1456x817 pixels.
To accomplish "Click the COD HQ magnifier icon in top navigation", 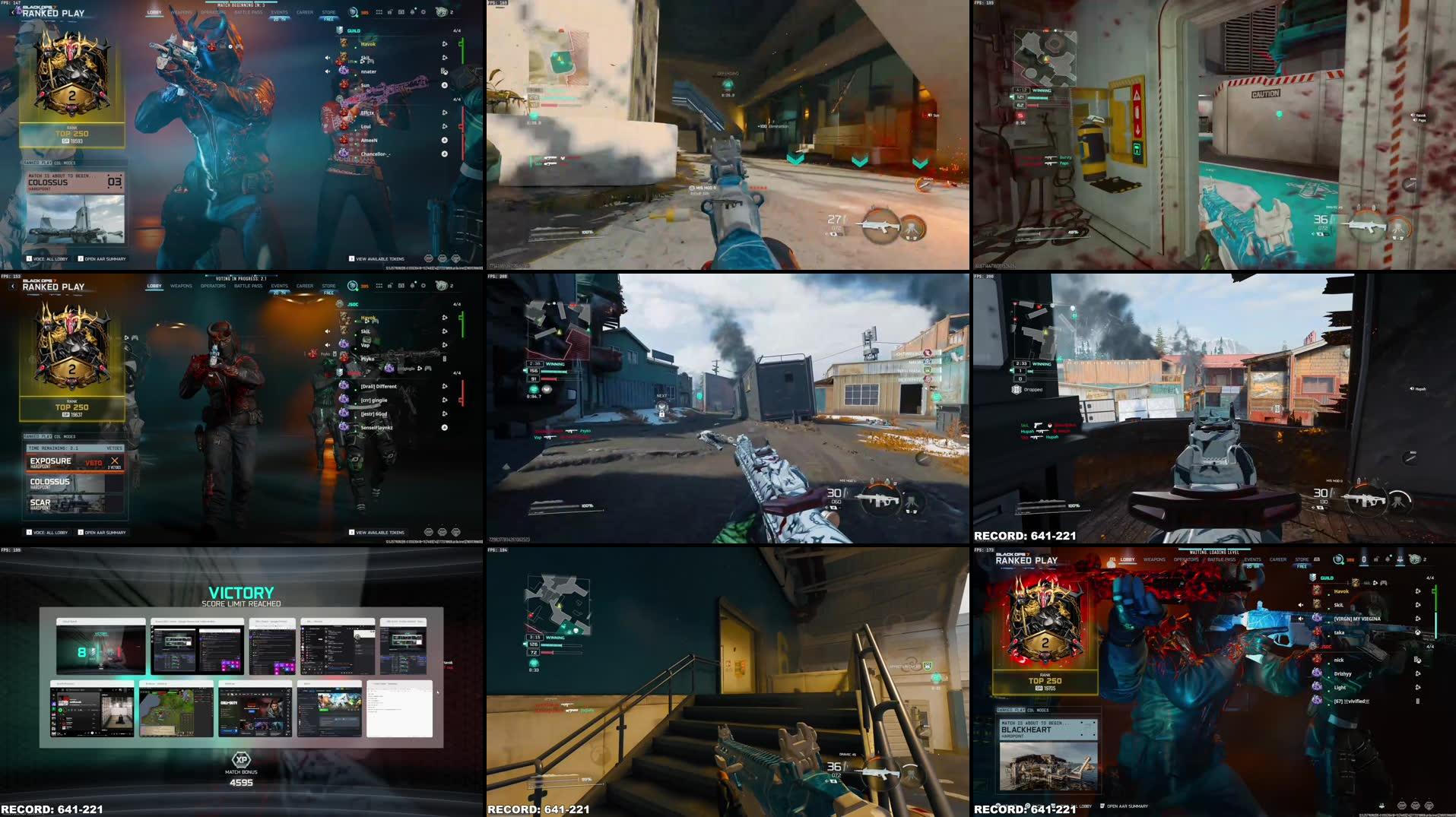I will point(352,12).
